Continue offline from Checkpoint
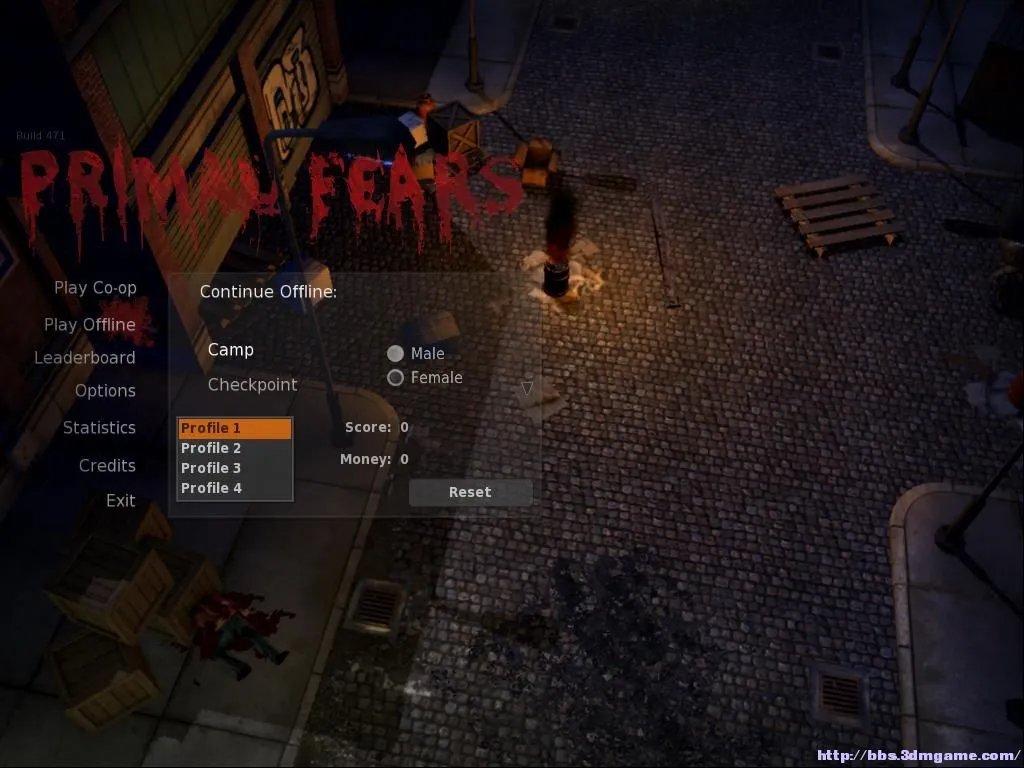 click(252, 385)
